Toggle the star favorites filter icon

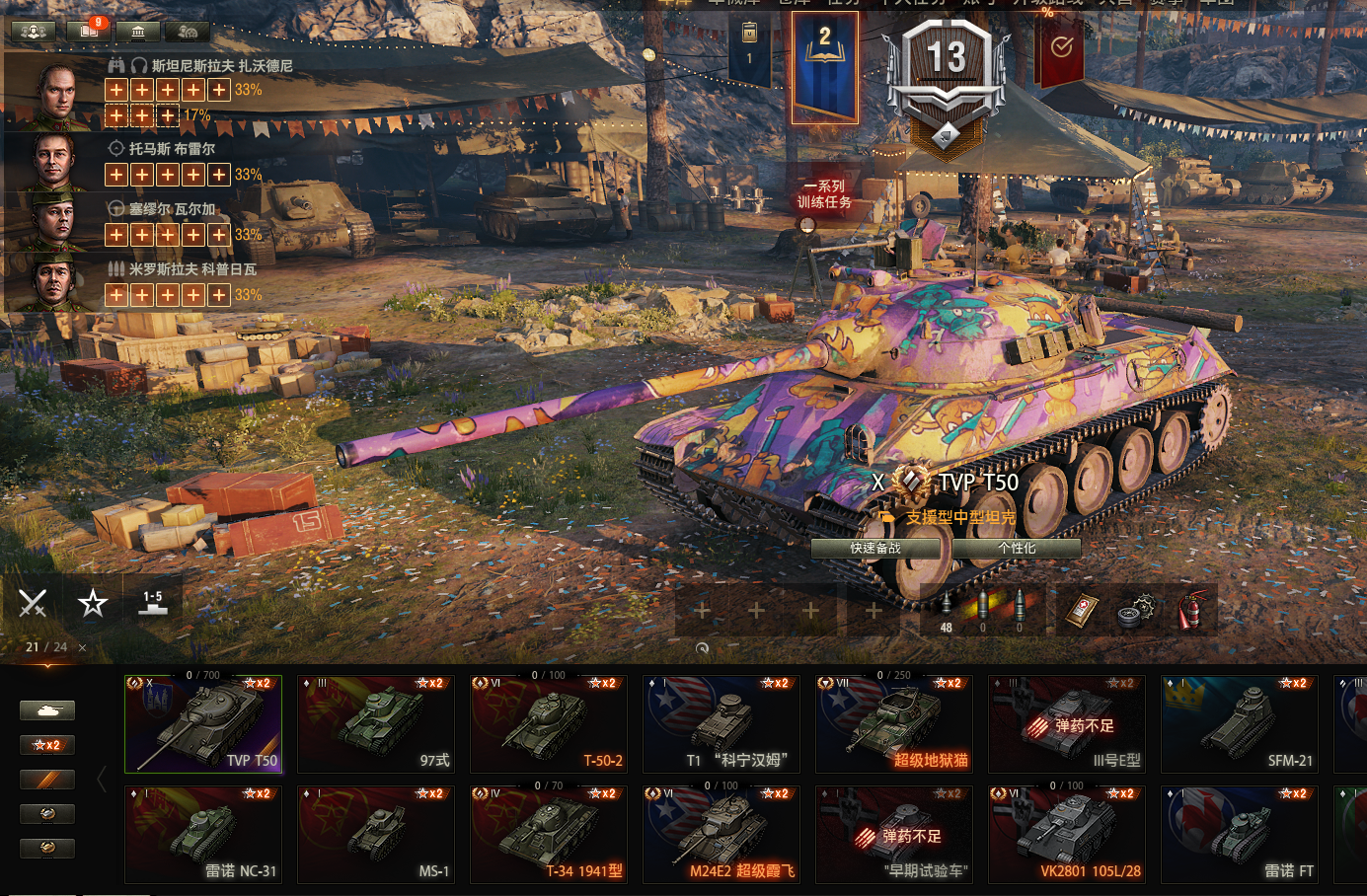point(93,602)
